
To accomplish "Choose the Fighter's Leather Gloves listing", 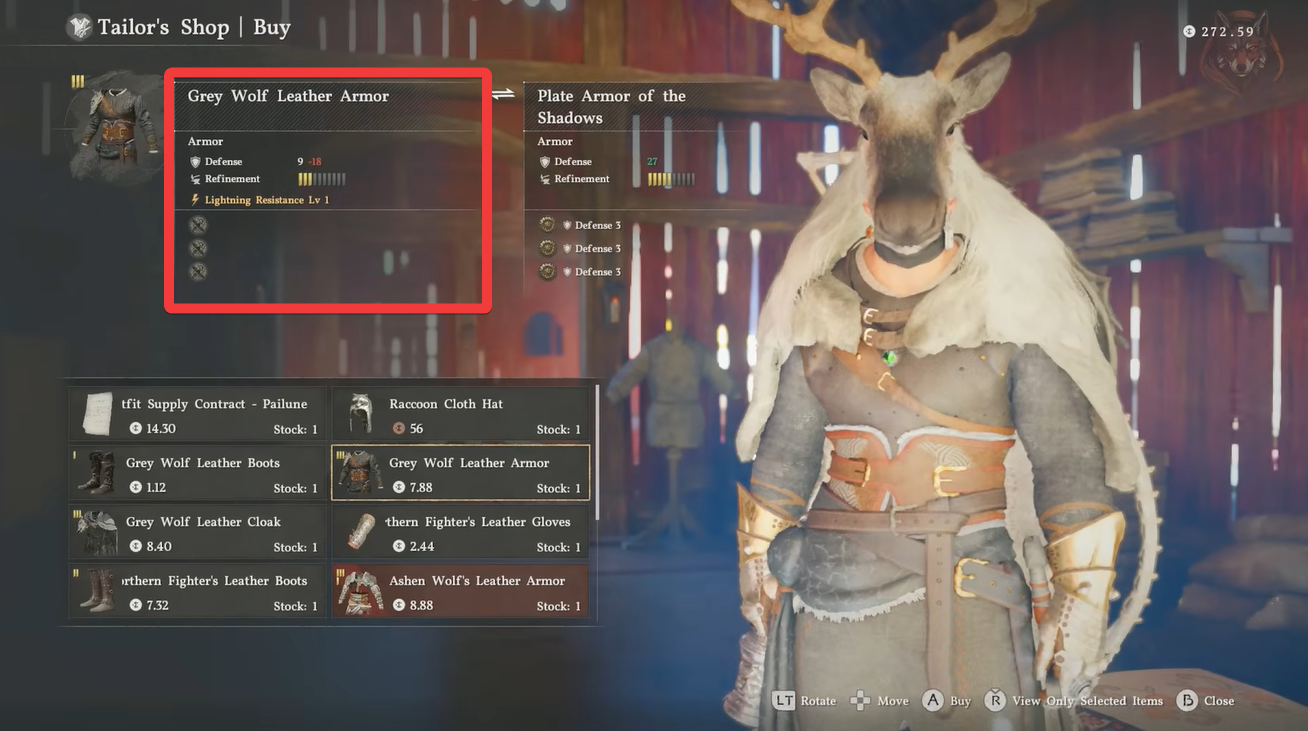I will (x=460, y=533).
